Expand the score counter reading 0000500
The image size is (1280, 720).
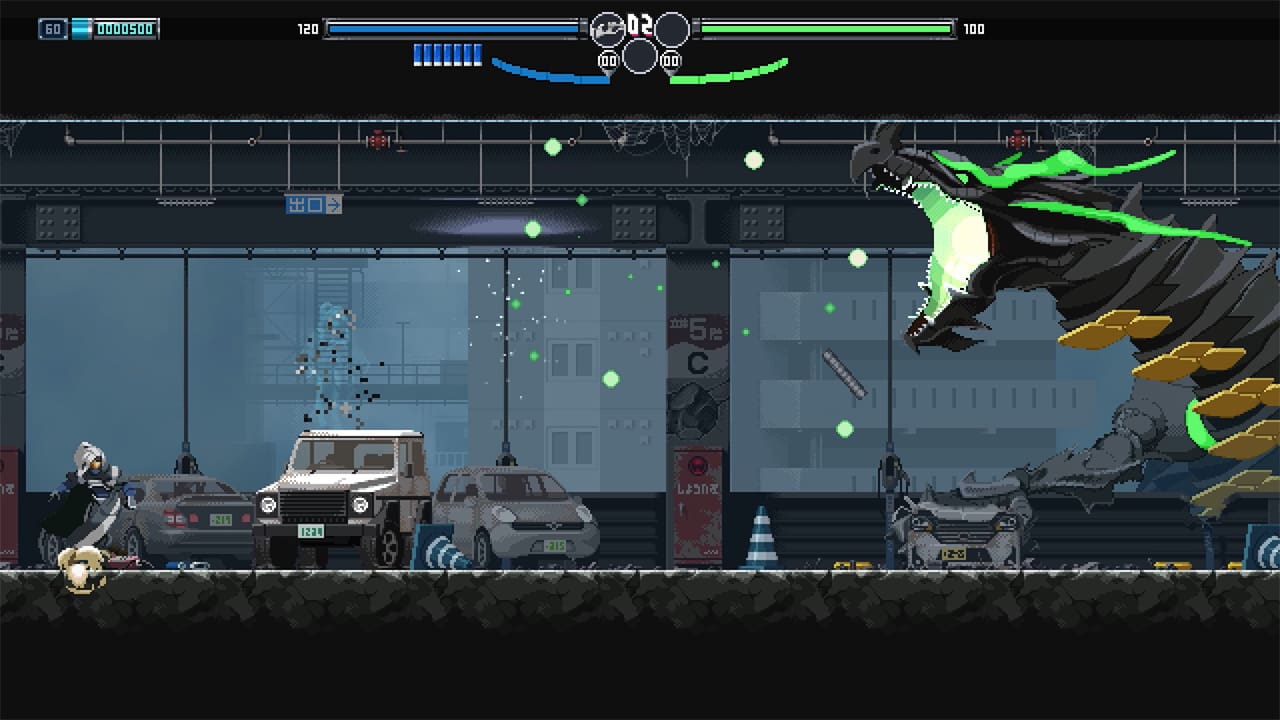(123, 28)
